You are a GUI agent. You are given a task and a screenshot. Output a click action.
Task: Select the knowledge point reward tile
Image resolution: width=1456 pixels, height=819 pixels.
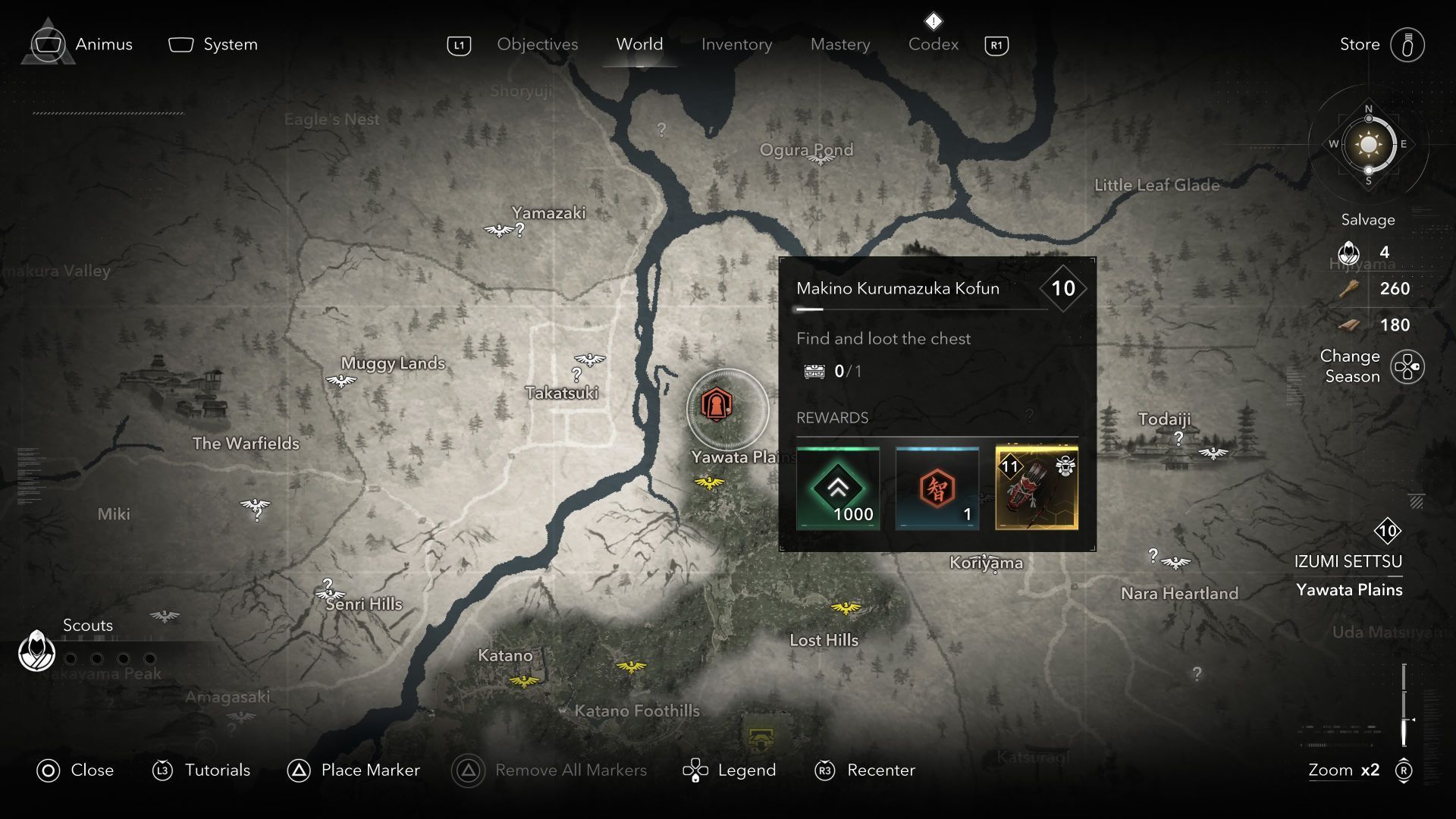(937, 488)
